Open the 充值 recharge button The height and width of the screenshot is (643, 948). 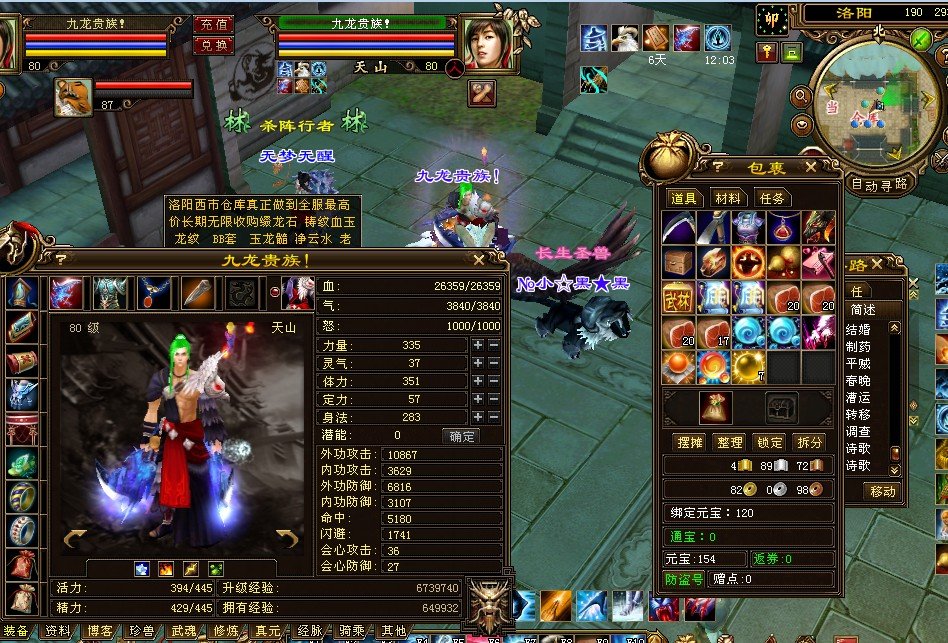(x=212, y=24)
